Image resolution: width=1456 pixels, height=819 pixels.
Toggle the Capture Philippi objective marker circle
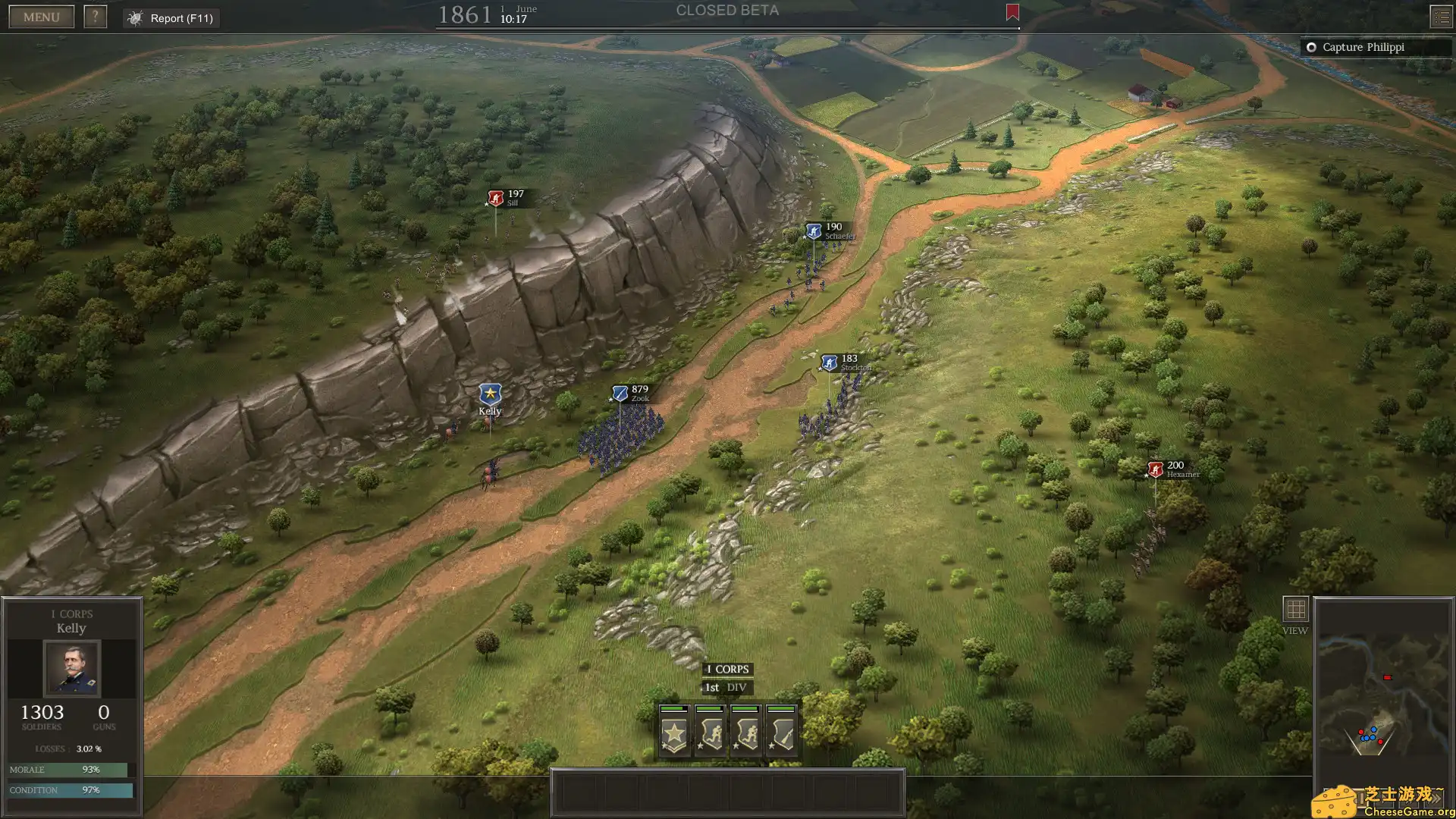pyautogui.click(x=1312, y=47)
